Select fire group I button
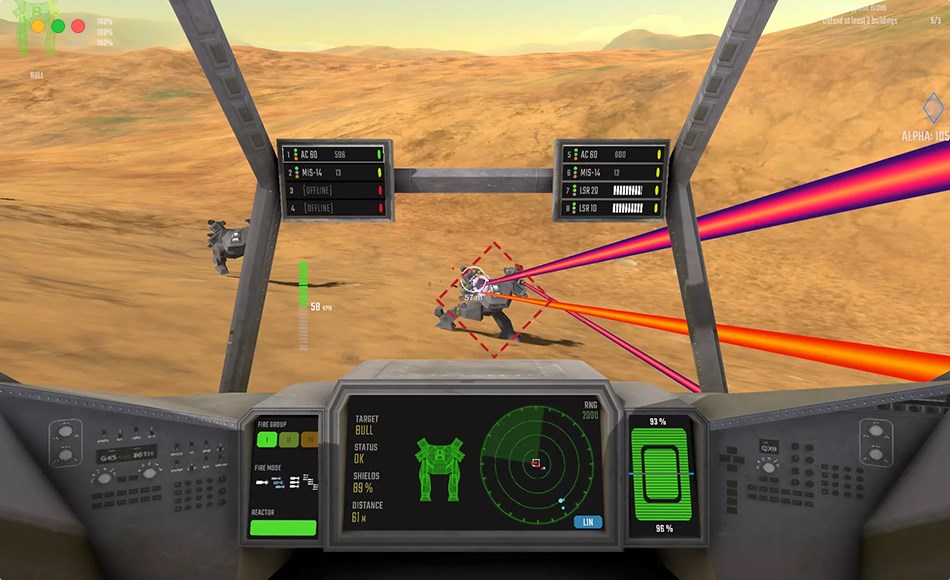 click(x=268, y=438)
